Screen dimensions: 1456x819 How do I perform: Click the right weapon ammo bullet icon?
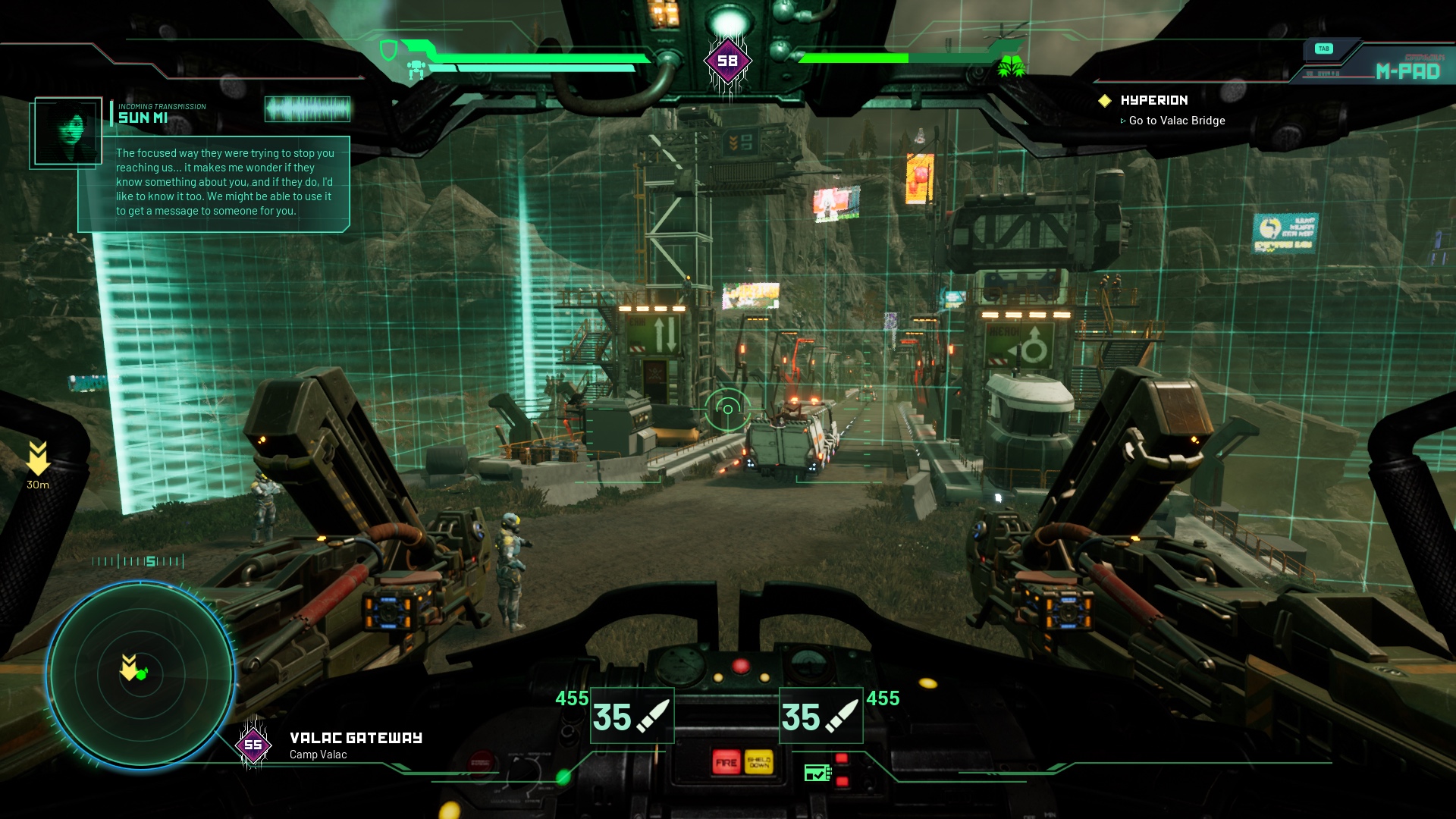click(x=840, y=715)
